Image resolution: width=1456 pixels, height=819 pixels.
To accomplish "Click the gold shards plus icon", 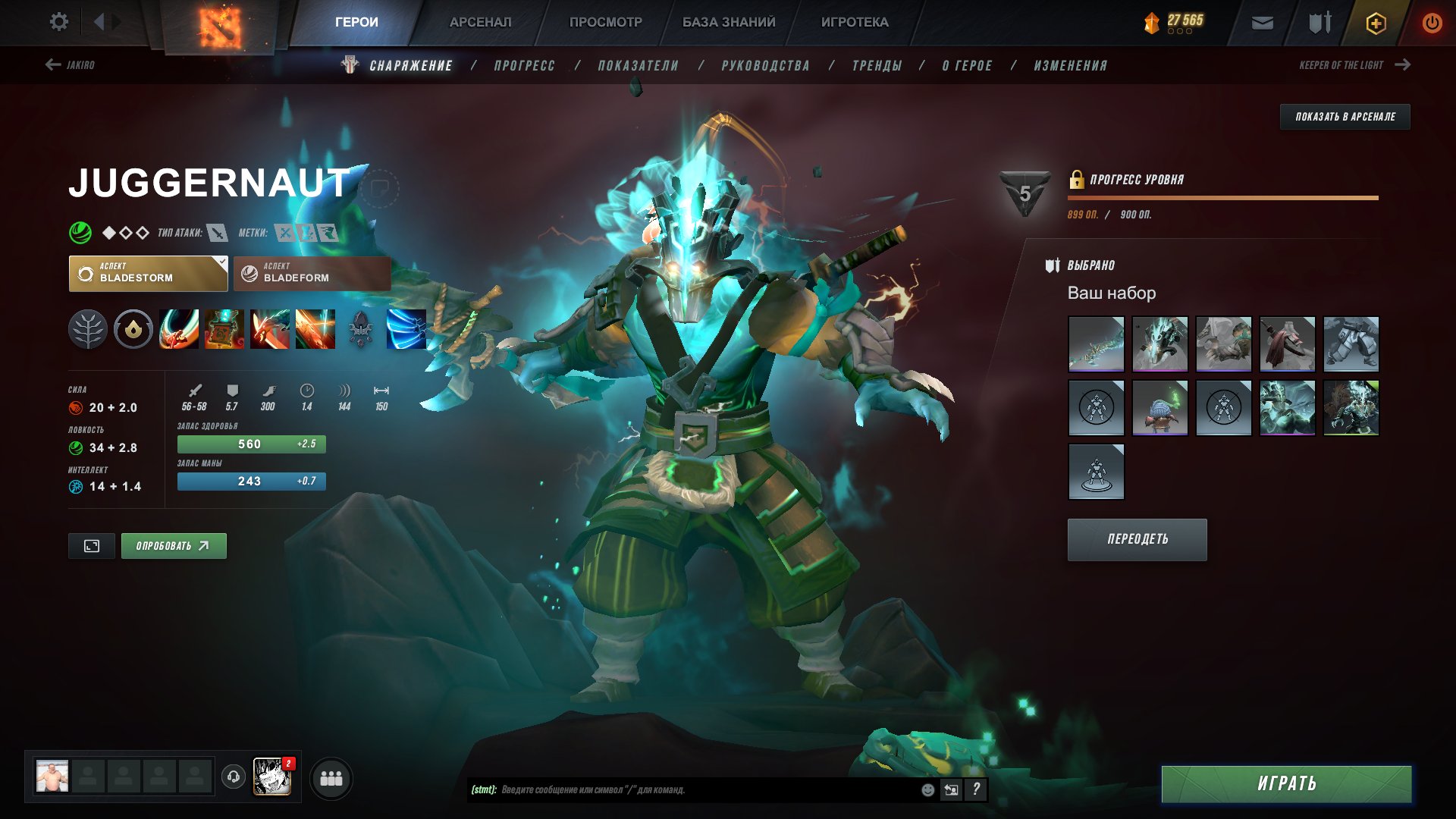I will pyautogui.click(x=1376, y=22).
